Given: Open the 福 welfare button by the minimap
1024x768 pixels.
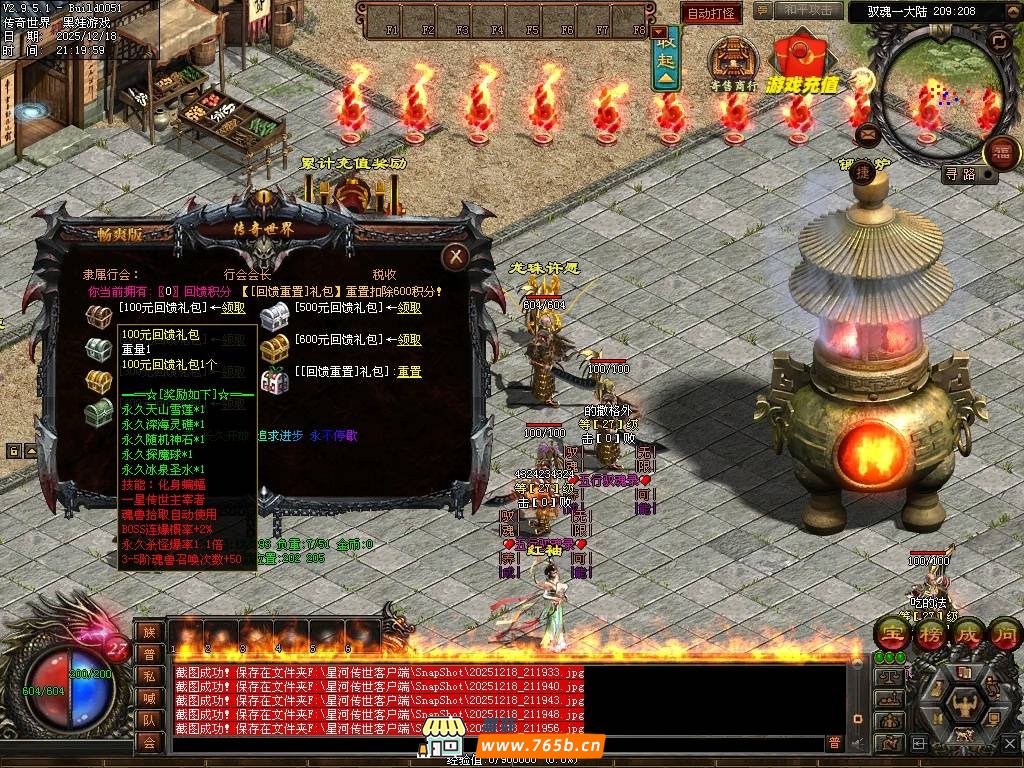Looking at the screenshot, I should pos(1002,153).
